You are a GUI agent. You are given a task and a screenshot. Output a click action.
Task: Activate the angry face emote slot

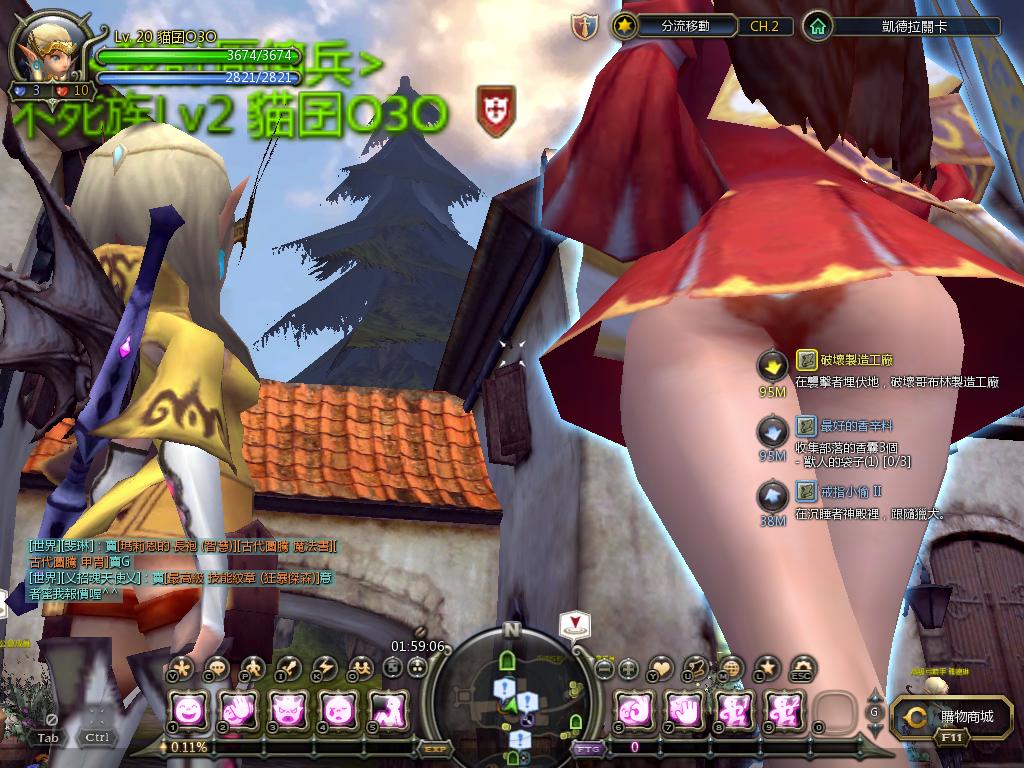pos(289,711)
